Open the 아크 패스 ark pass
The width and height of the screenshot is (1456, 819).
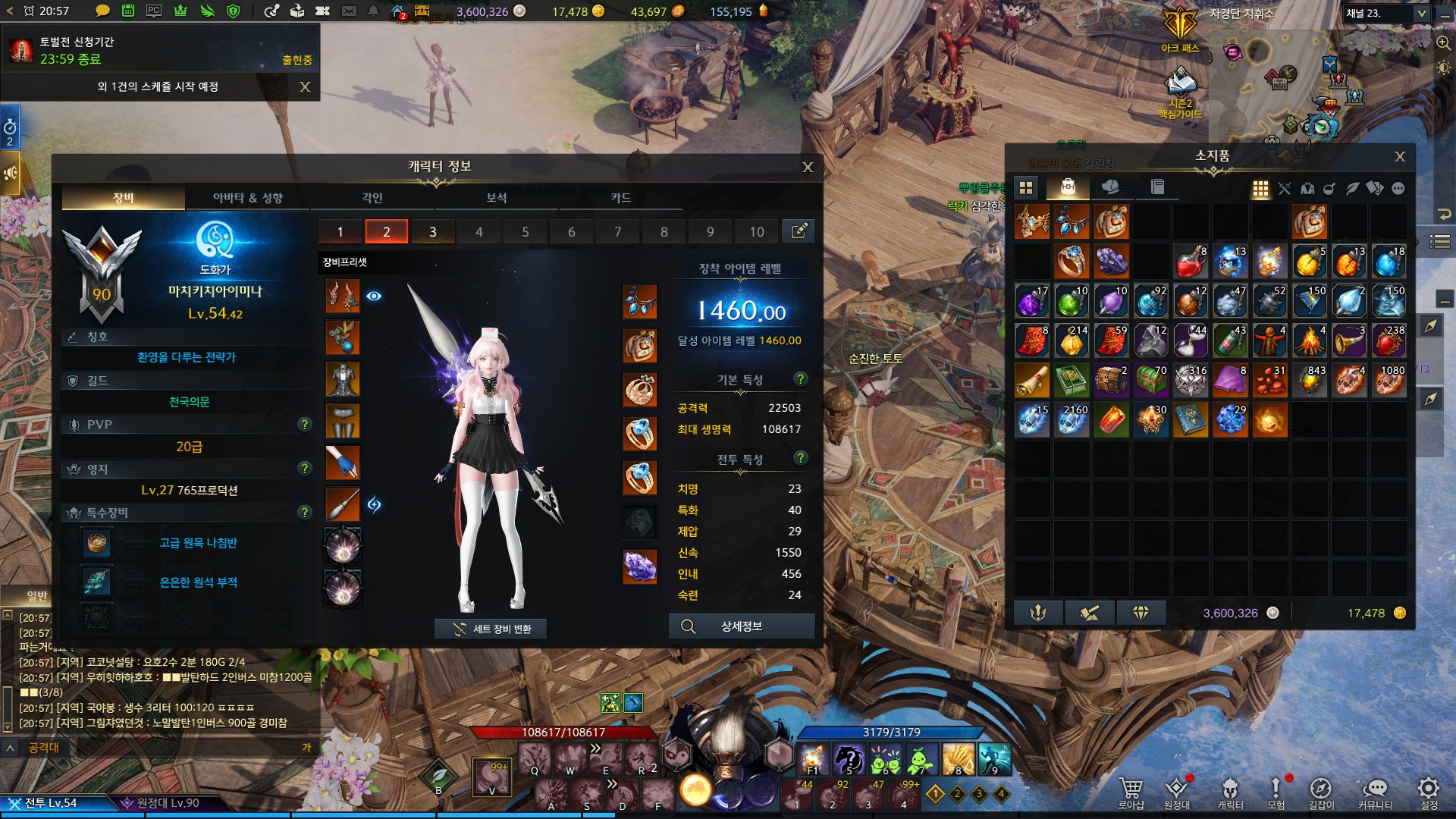1180,30
